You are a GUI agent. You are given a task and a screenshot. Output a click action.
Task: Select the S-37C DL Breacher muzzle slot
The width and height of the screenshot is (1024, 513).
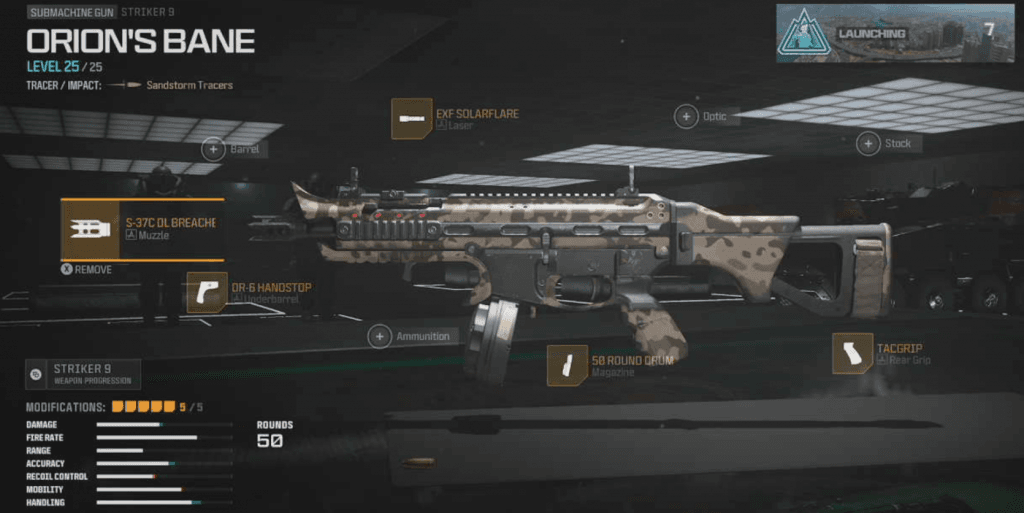click(140, 228)
